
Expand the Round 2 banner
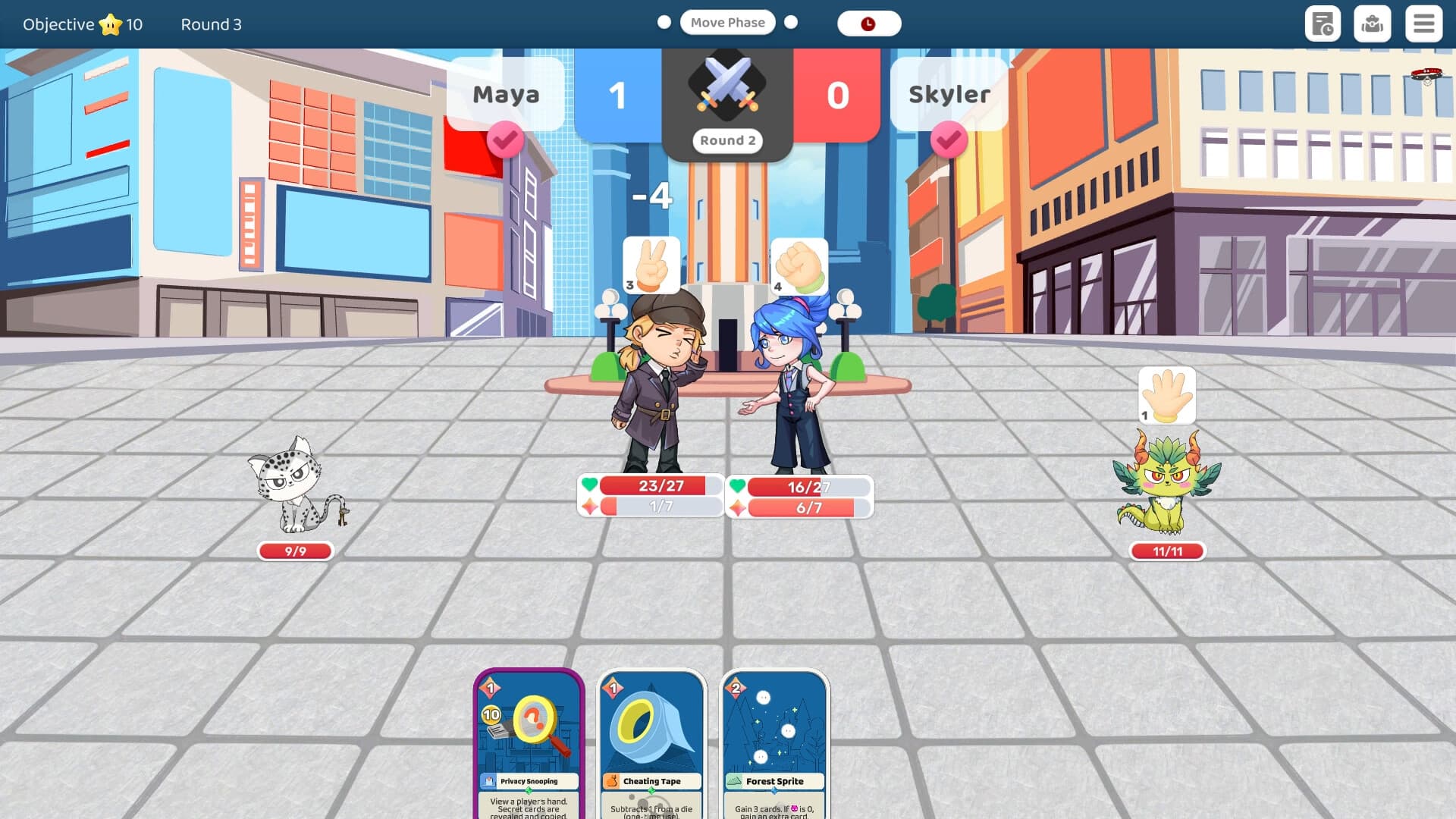(727, 140)
